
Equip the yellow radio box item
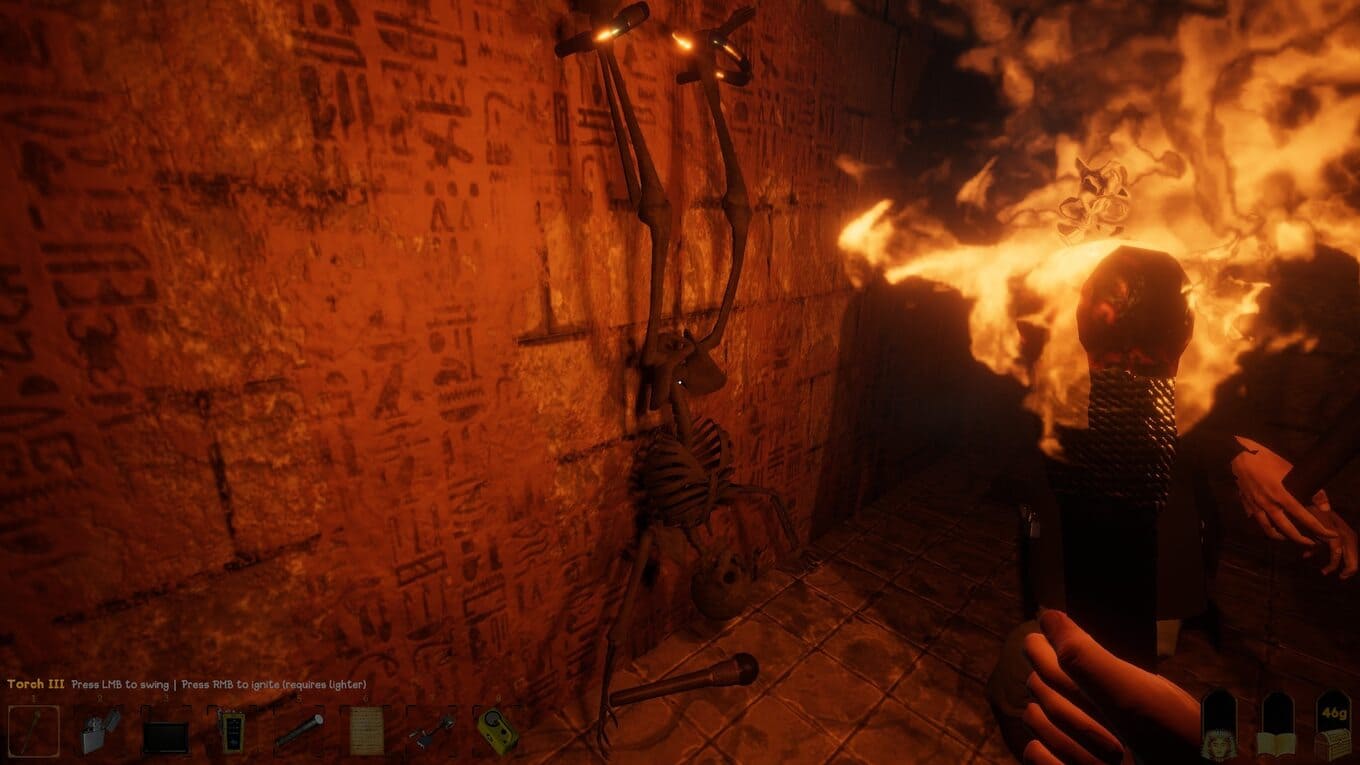point(496,731)
